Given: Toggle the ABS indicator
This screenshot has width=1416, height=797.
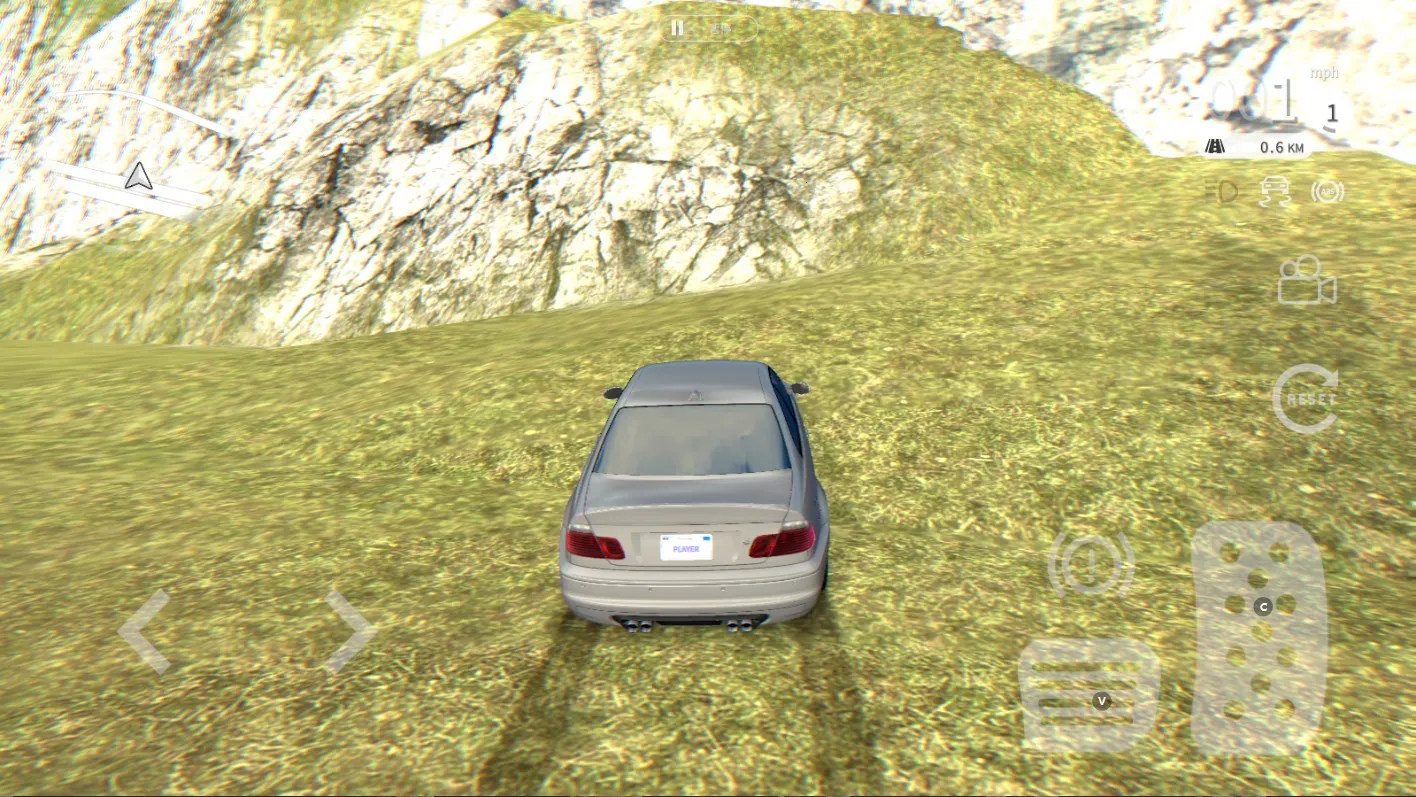Looking at the screenshot, I should click(x=1328, y=191).
